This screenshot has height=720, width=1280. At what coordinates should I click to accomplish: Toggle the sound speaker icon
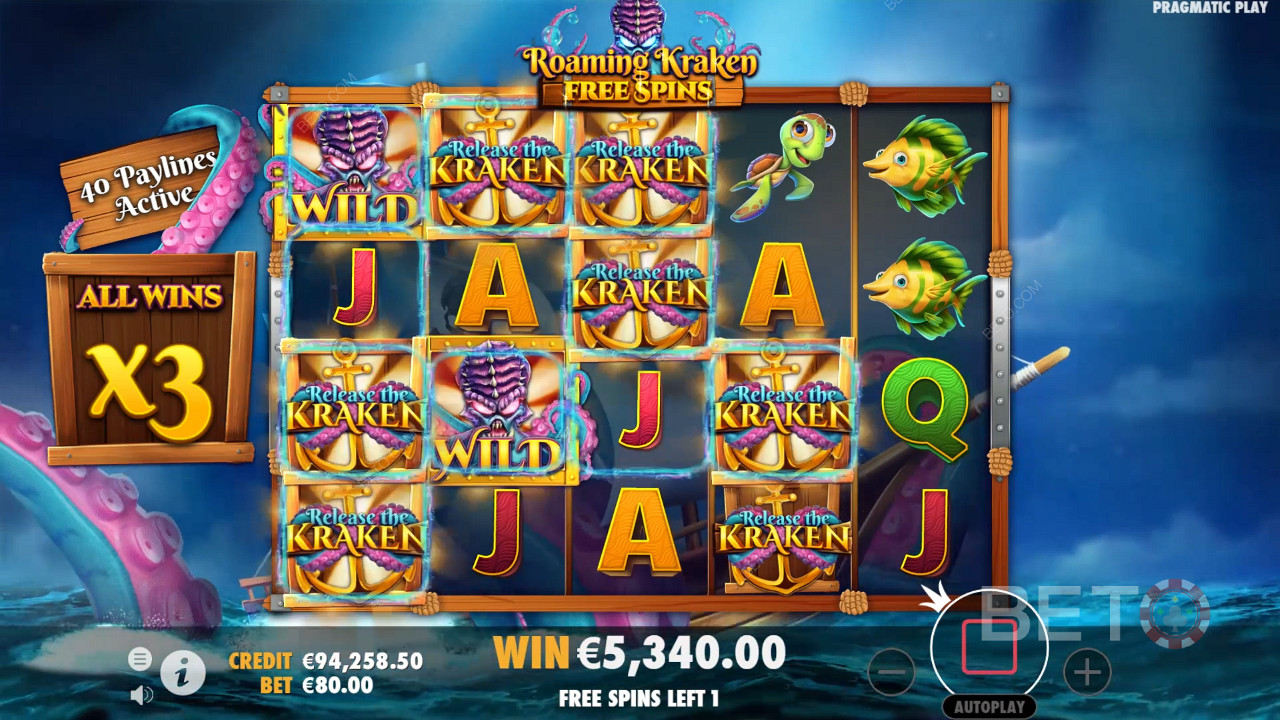[x=141, y=693]
